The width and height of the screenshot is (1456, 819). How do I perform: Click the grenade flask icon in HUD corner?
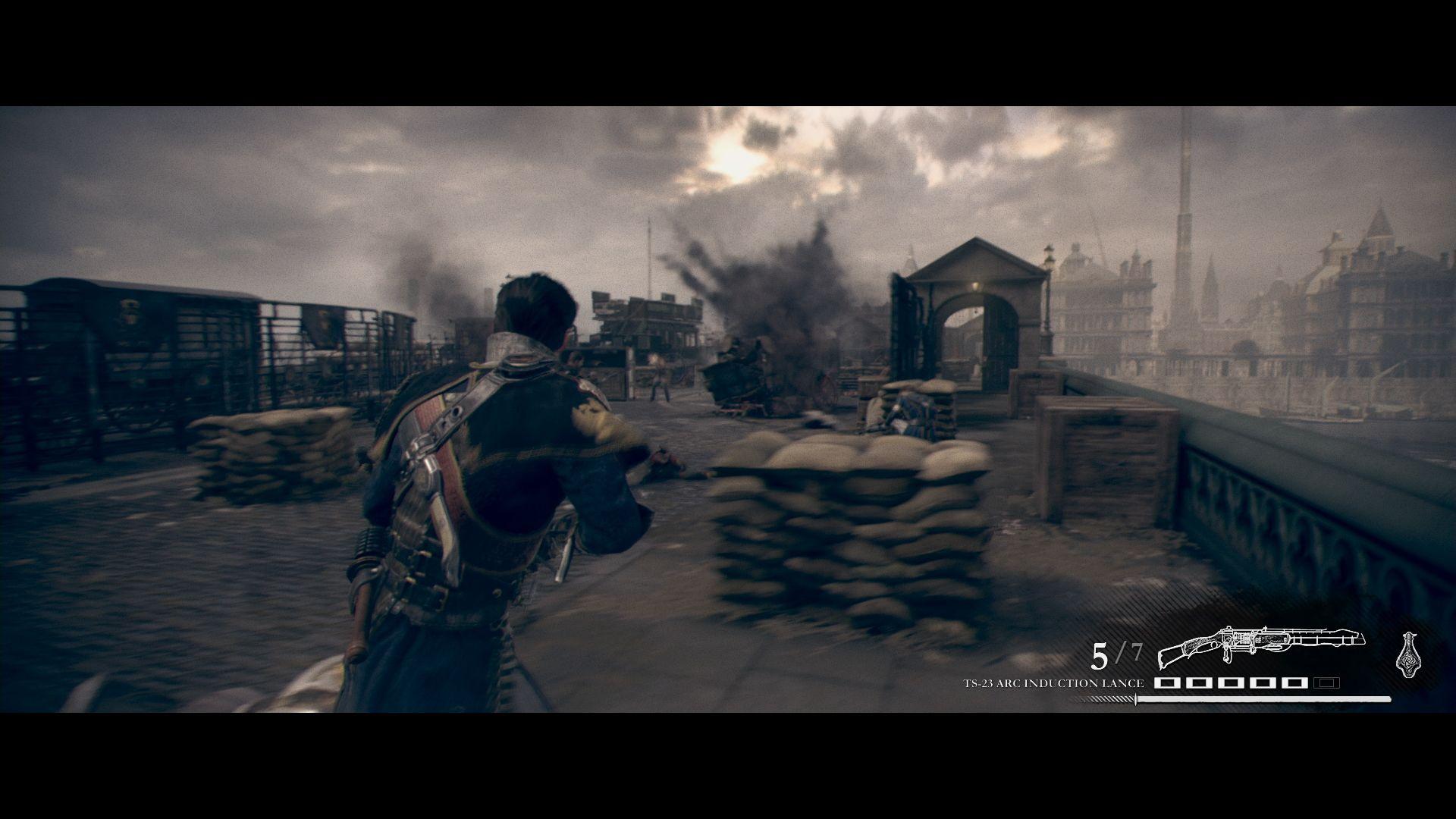coord(1407,654)
